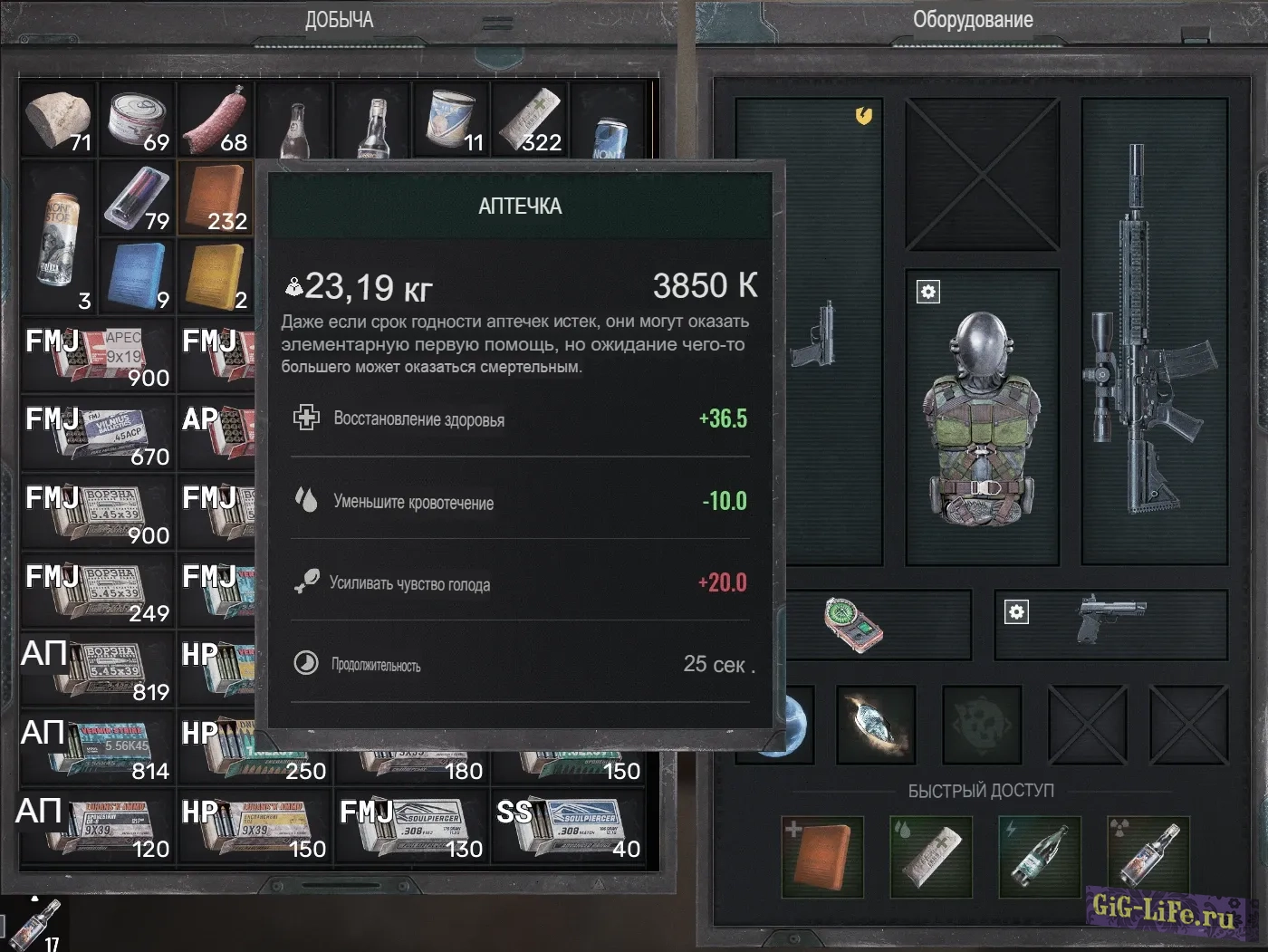
Task: Choose the sidearm pistol slot with gear icon
Action: click(x=1111, y=624)
